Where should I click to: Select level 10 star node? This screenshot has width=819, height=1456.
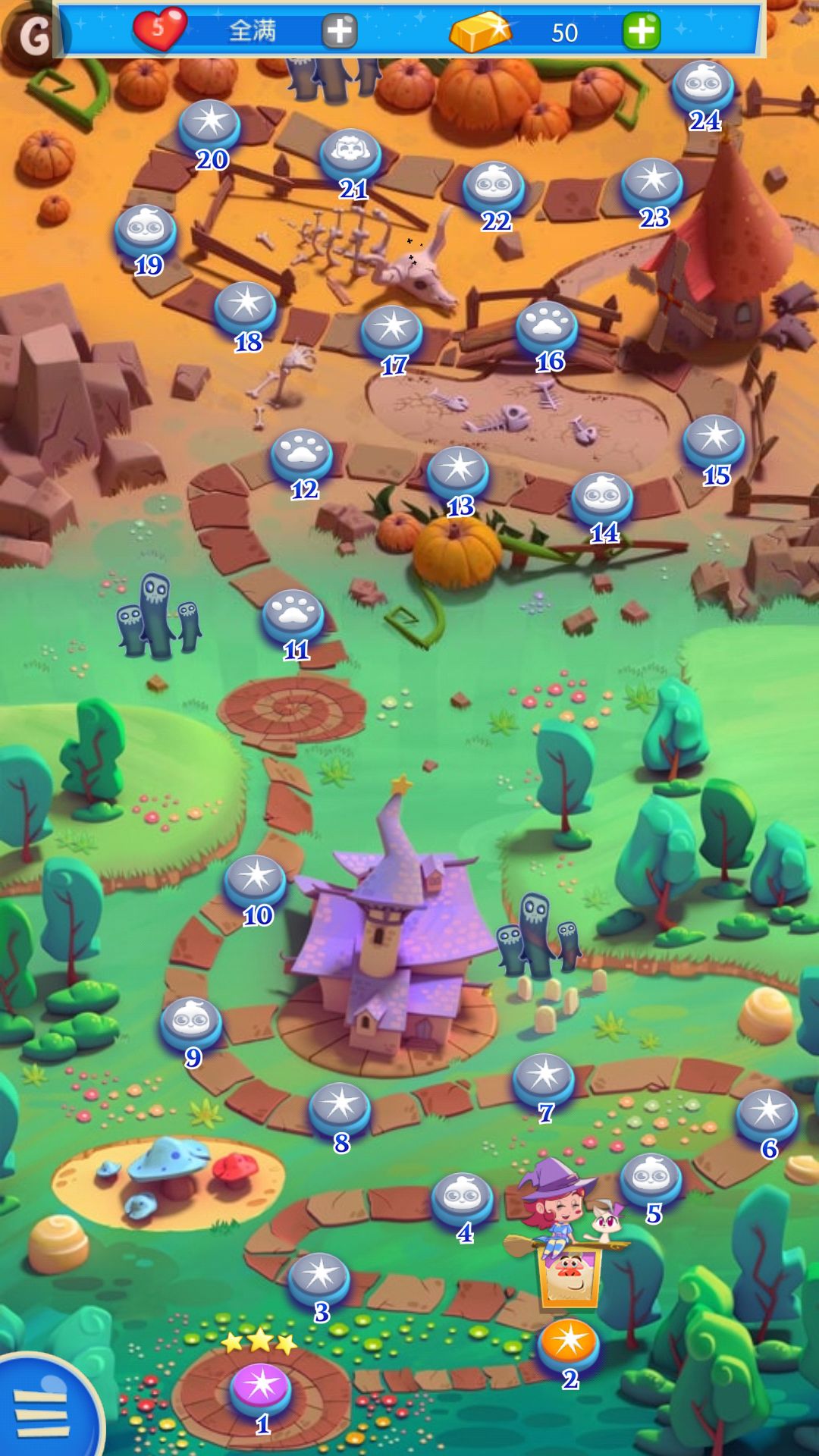point(255,880)
